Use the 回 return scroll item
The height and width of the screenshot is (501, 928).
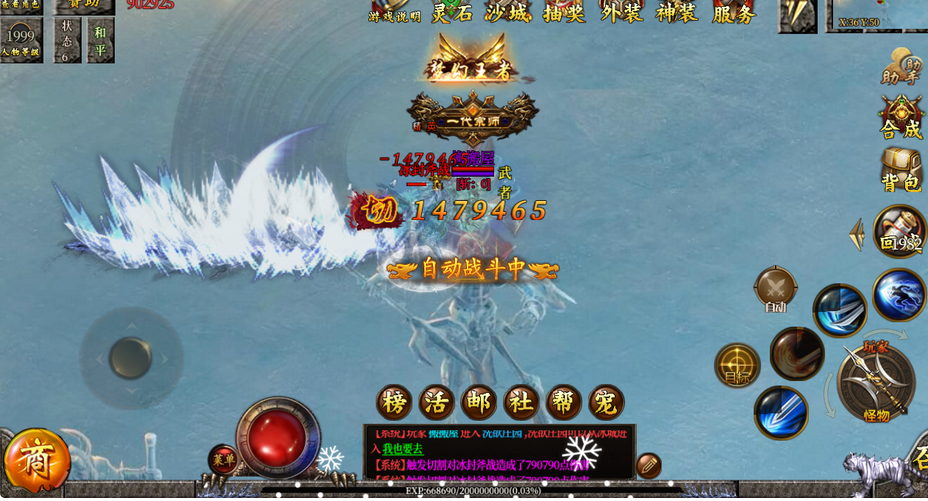click(898, 231)
